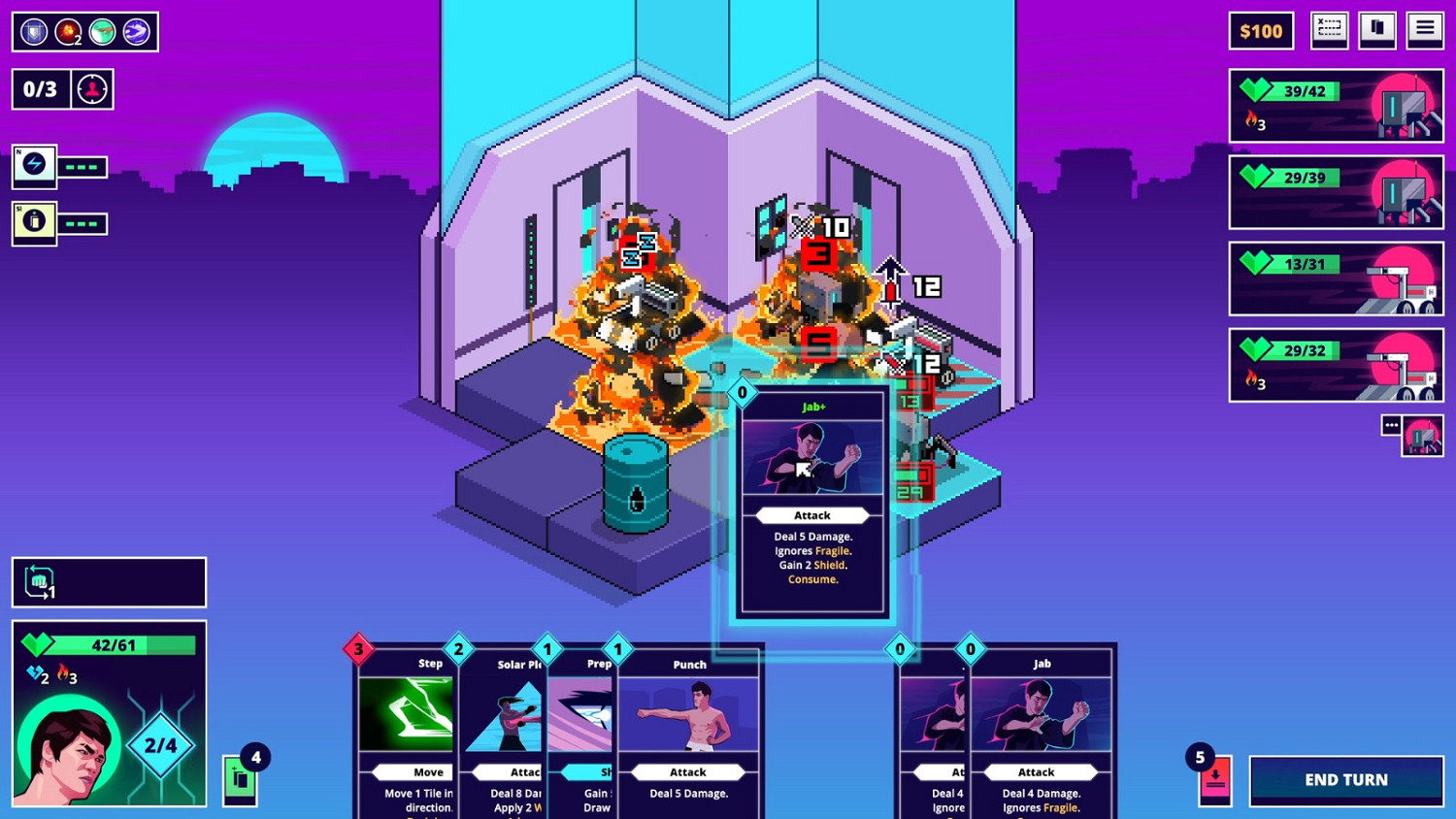Click the red target kill counter icon
This screenshot has width=1456, height=819.
tap(91, 88)
